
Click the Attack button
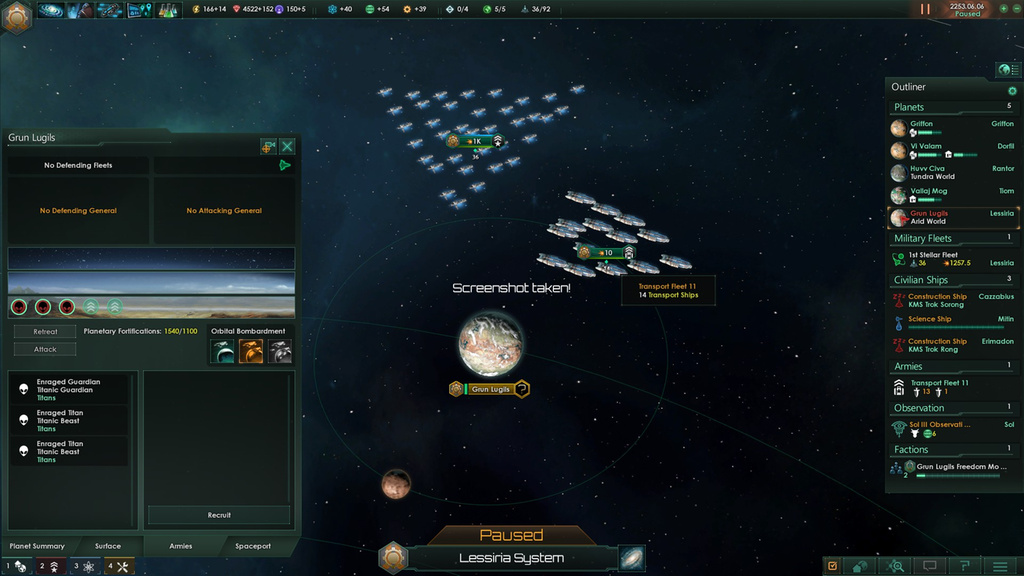[45, 349]
